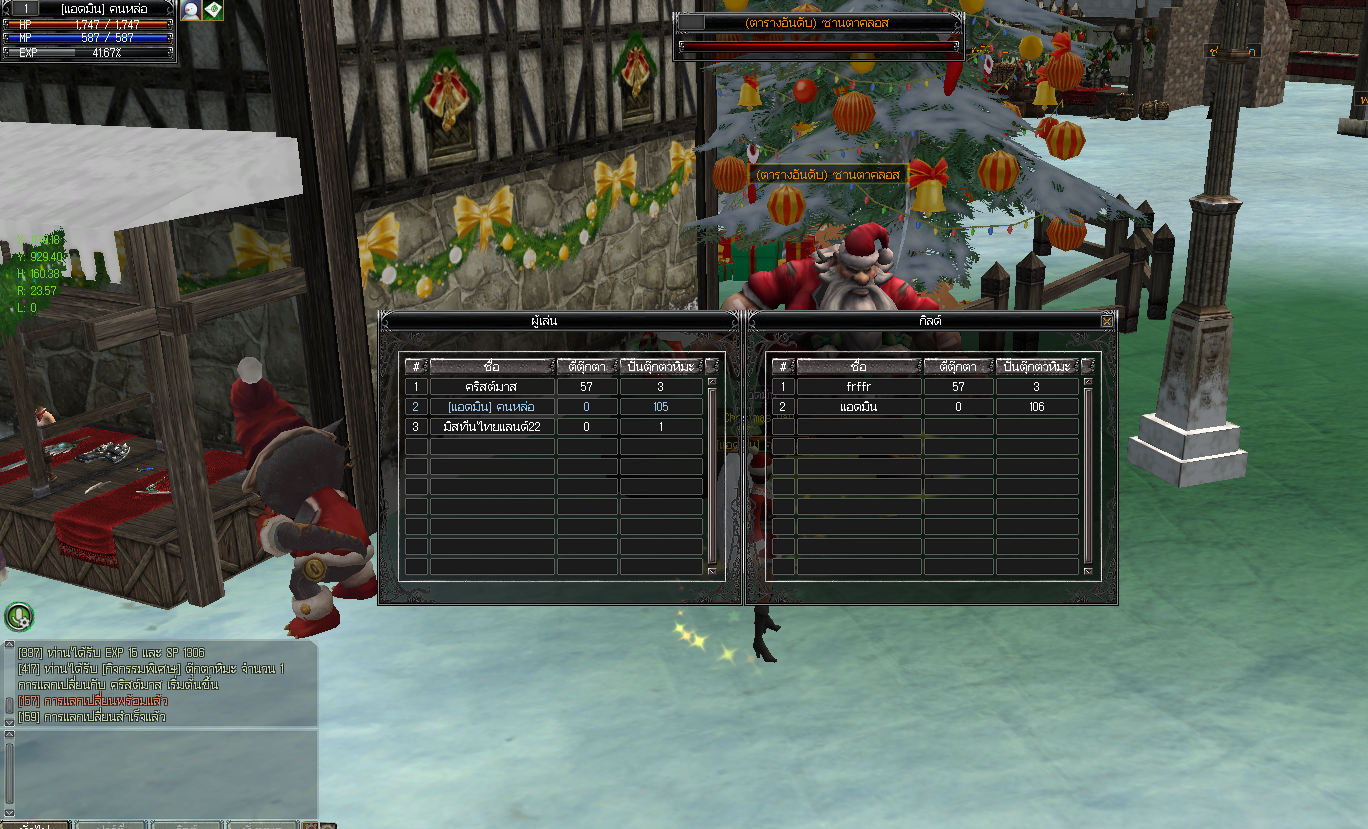Click the player name plate [แอดมิน] คนหล่อ
The height and width of the screenshot is (829, 1368).
coord(96,8)
